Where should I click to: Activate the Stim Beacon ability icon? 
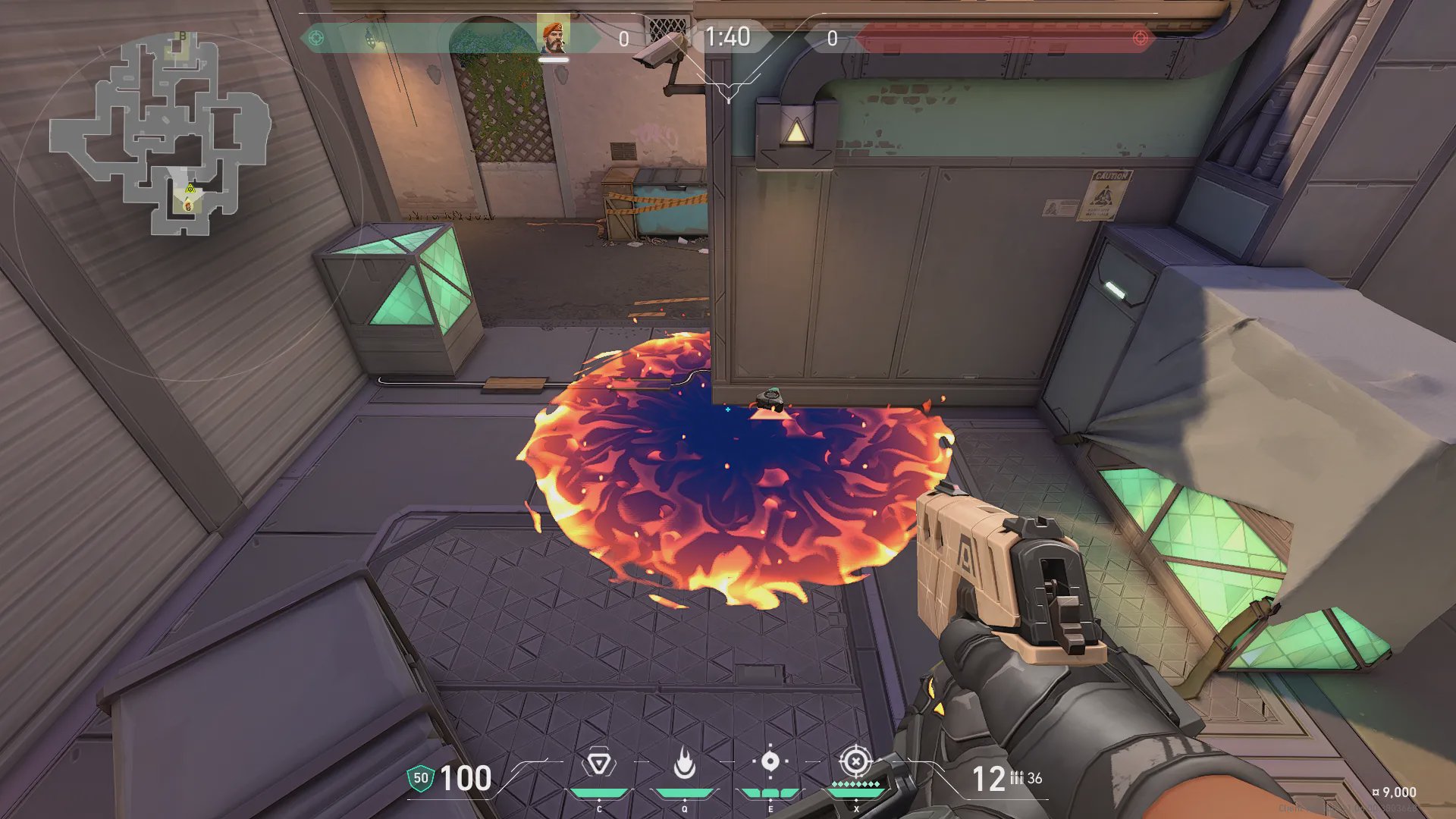click(598, 763)
